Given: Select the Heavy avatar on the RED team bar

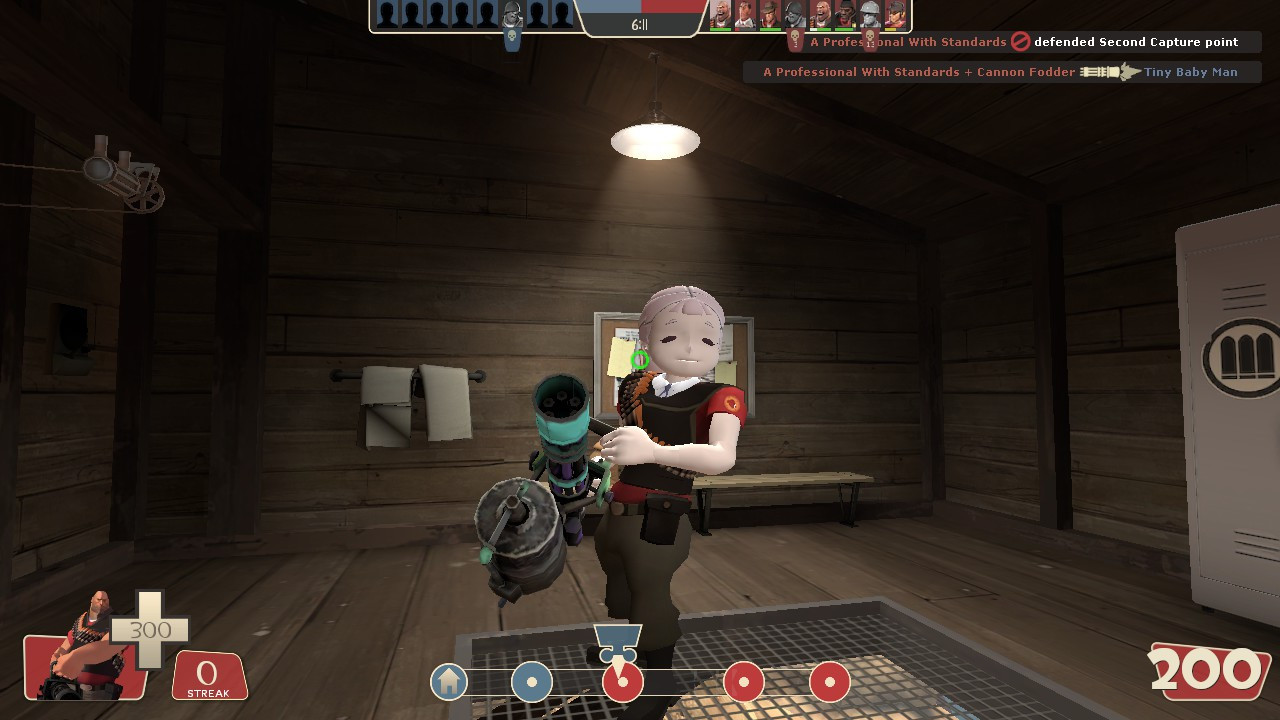Looking at the screenshot, I should coord(720,15).
